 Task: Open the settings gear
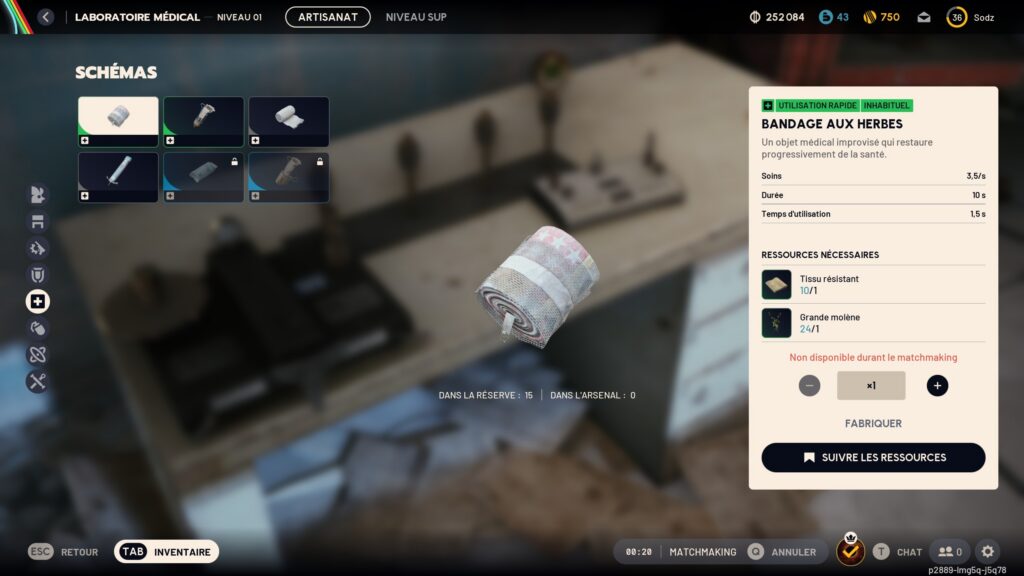point(987,551)
